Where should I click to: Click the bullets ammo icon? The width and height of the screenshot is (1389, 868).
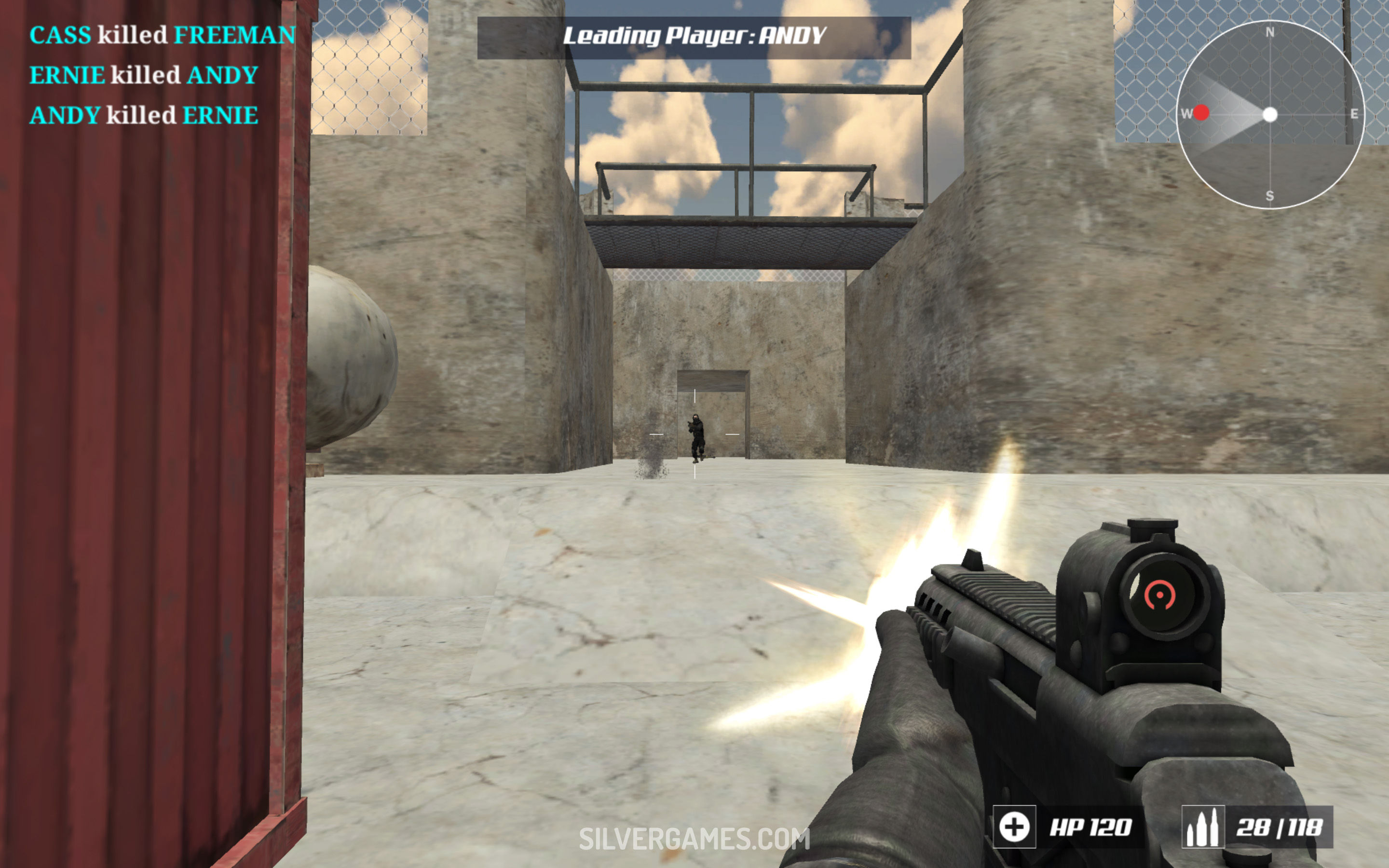point(1202,827)
